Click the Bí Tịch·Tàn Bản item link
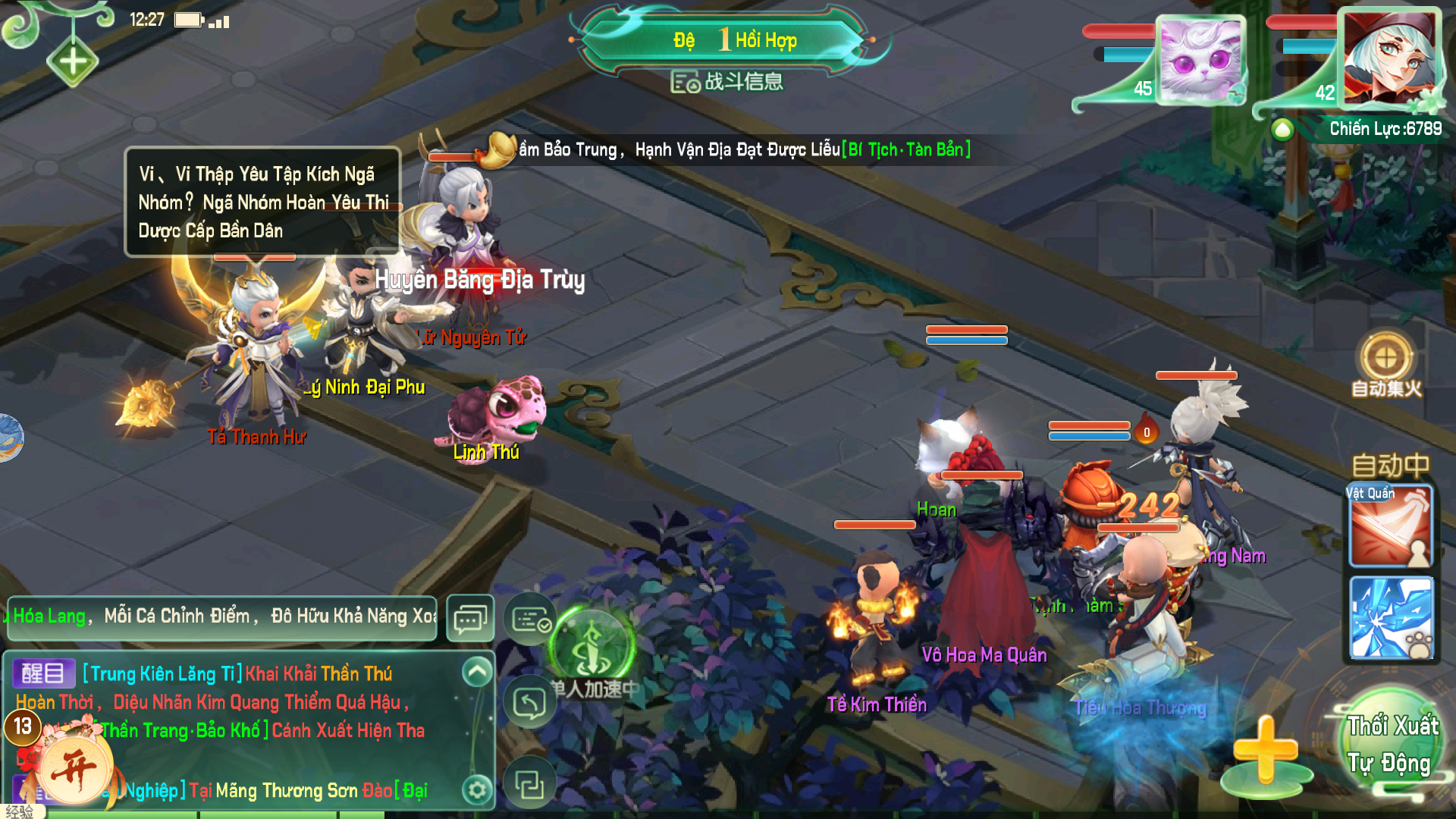Viewport: 1456px width, 819px height. (906, 150)
